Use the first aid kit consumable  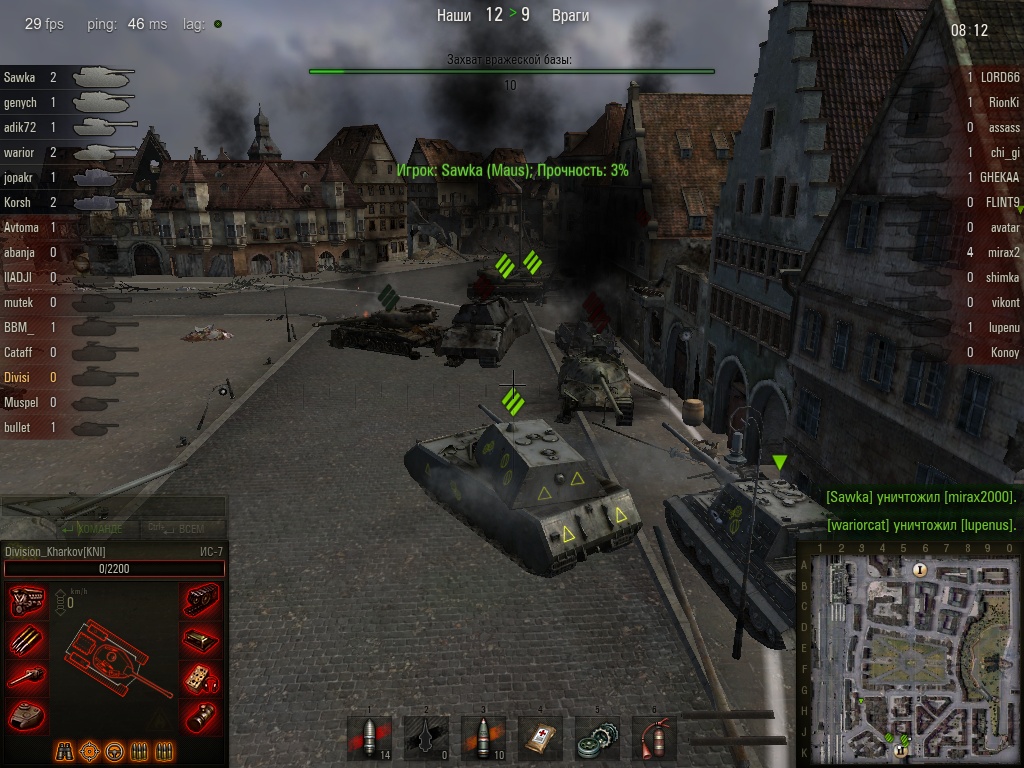(541, 738)
